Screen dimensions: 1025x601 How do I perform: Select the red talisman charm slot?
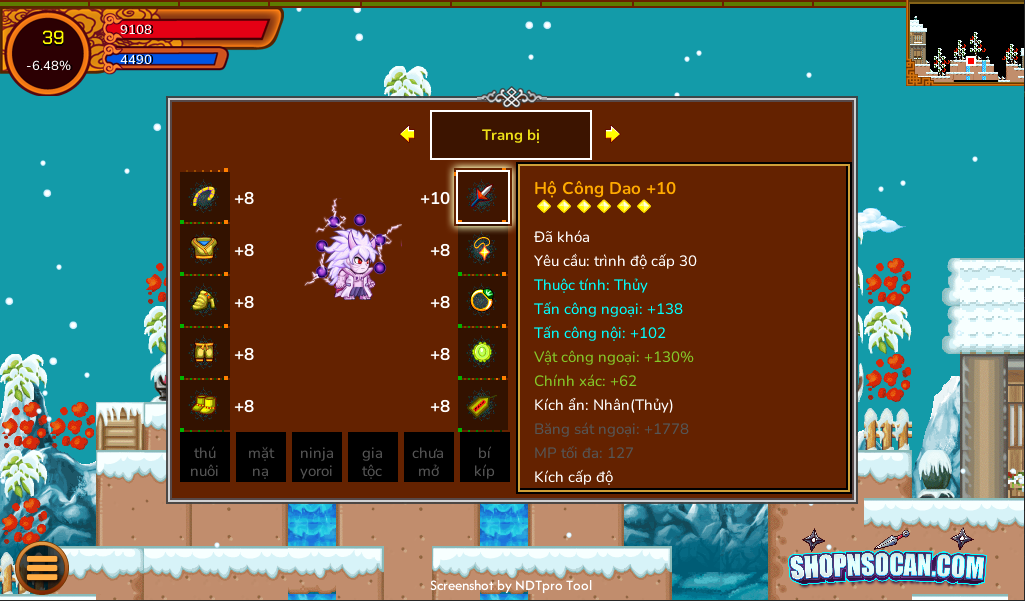pyautogui.click(x=483, y=406)
